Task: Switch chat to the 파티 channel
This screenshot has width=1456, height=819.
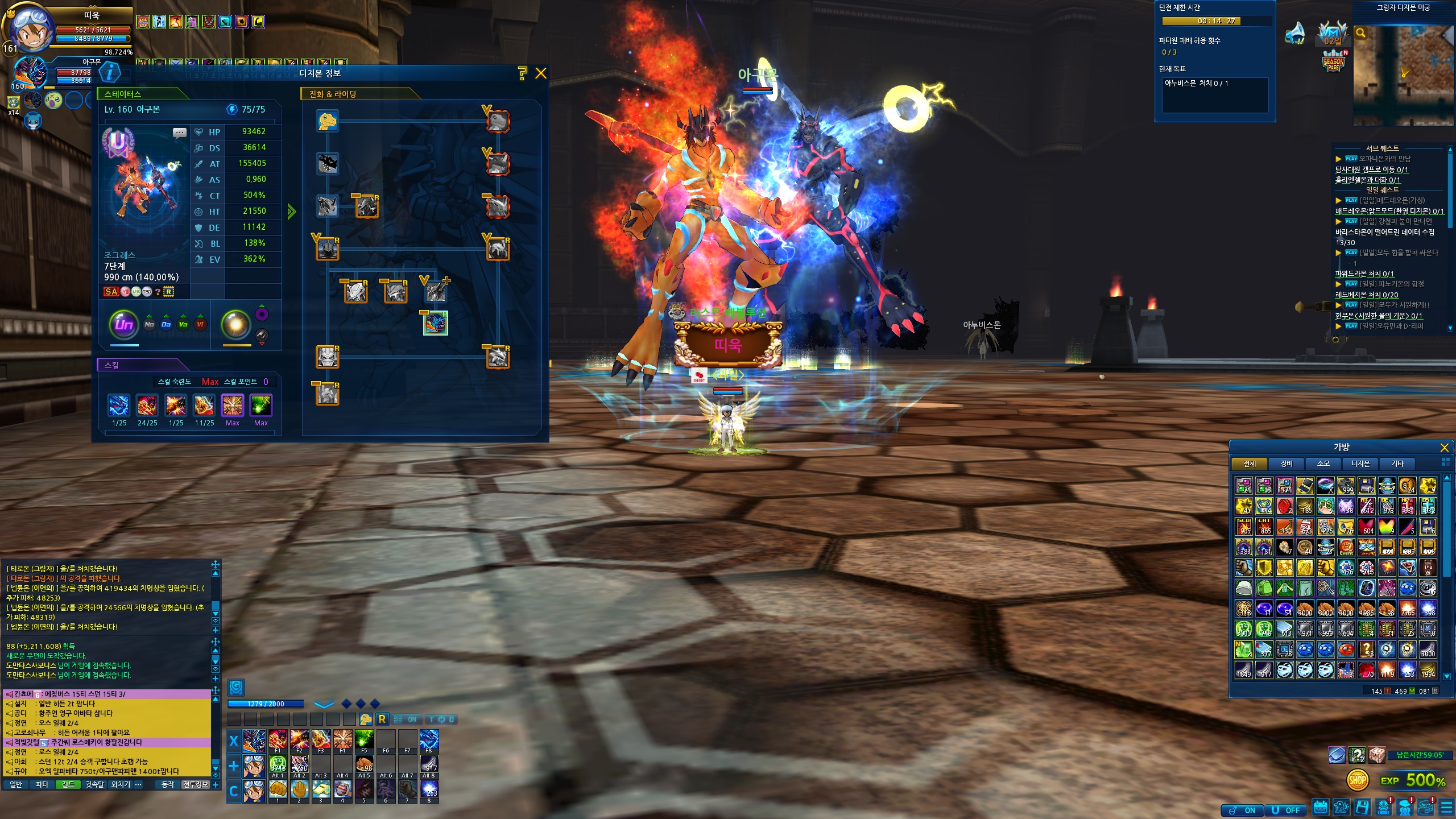Action: [x=42, y=784]
